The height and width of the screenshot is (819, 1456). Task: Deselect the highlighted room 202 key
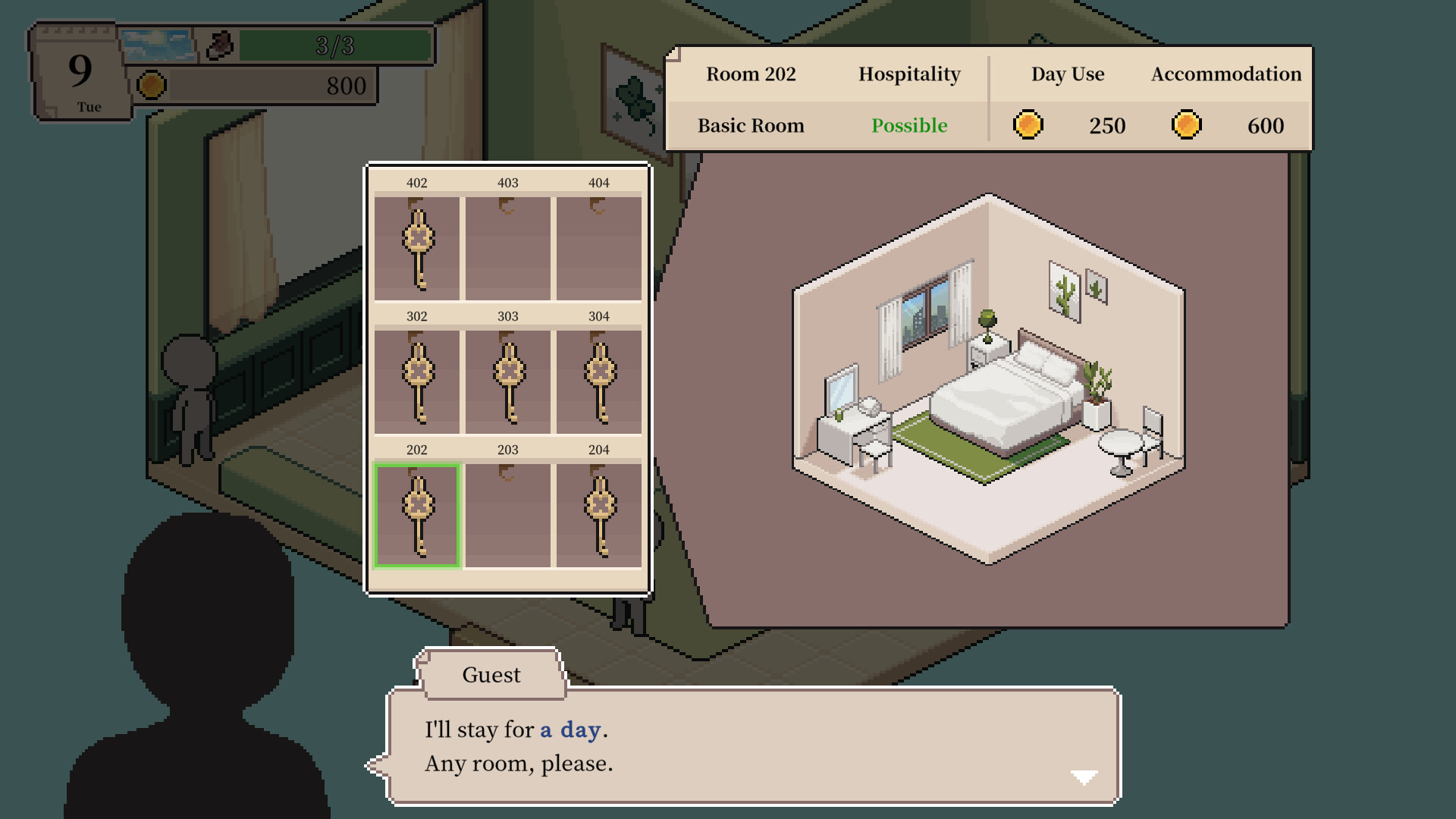(418, 510)
